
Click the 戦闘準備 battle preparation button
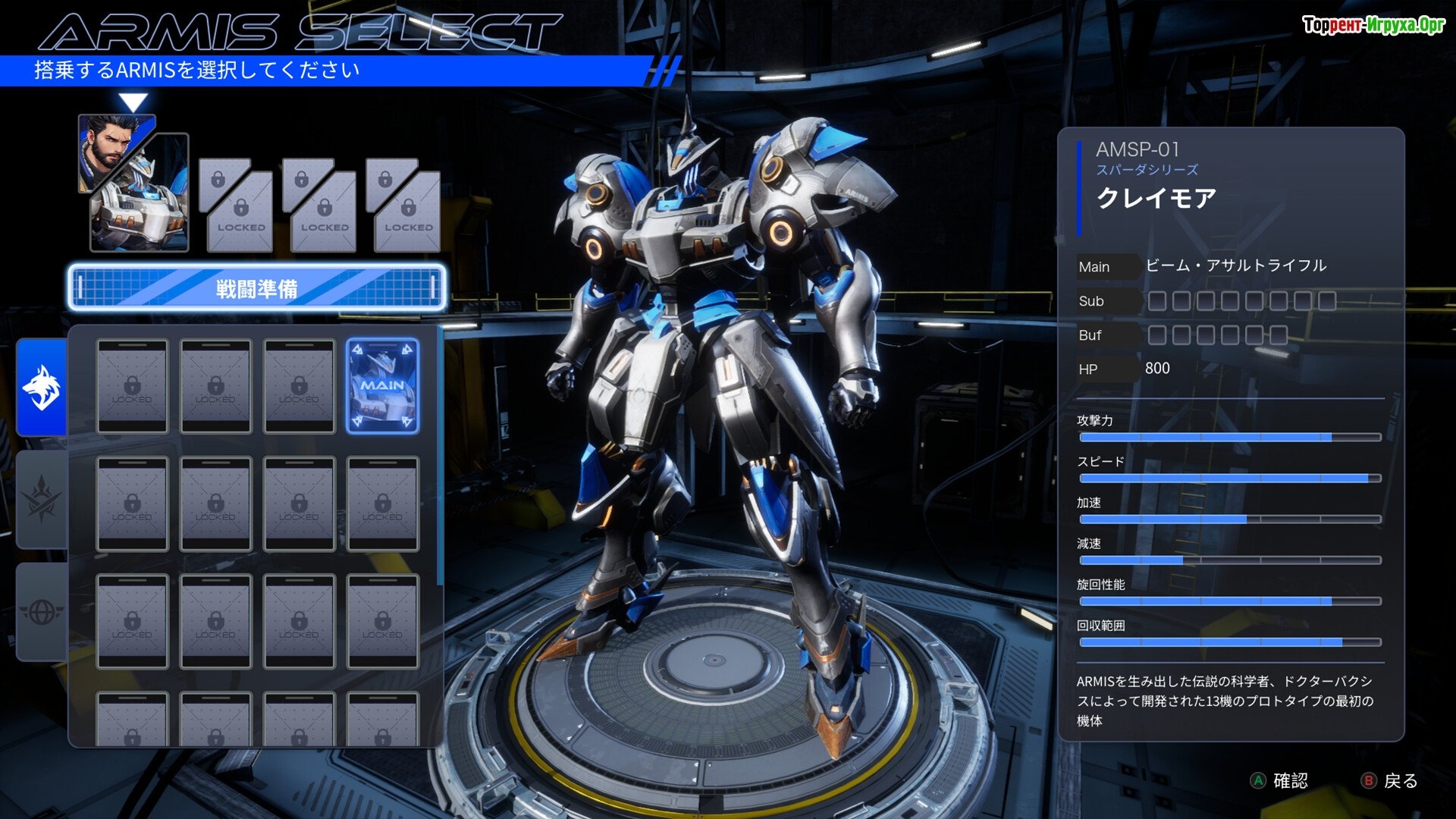tap(256, 288)
